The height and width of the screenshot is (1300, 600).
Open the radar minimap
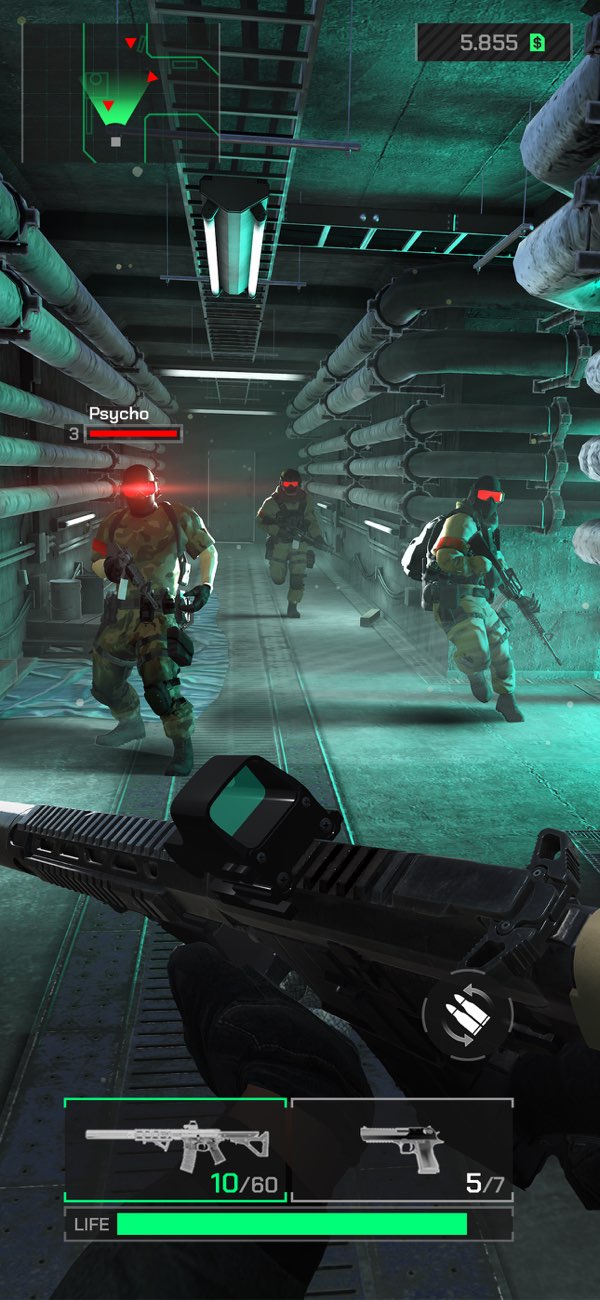[120, 92]
